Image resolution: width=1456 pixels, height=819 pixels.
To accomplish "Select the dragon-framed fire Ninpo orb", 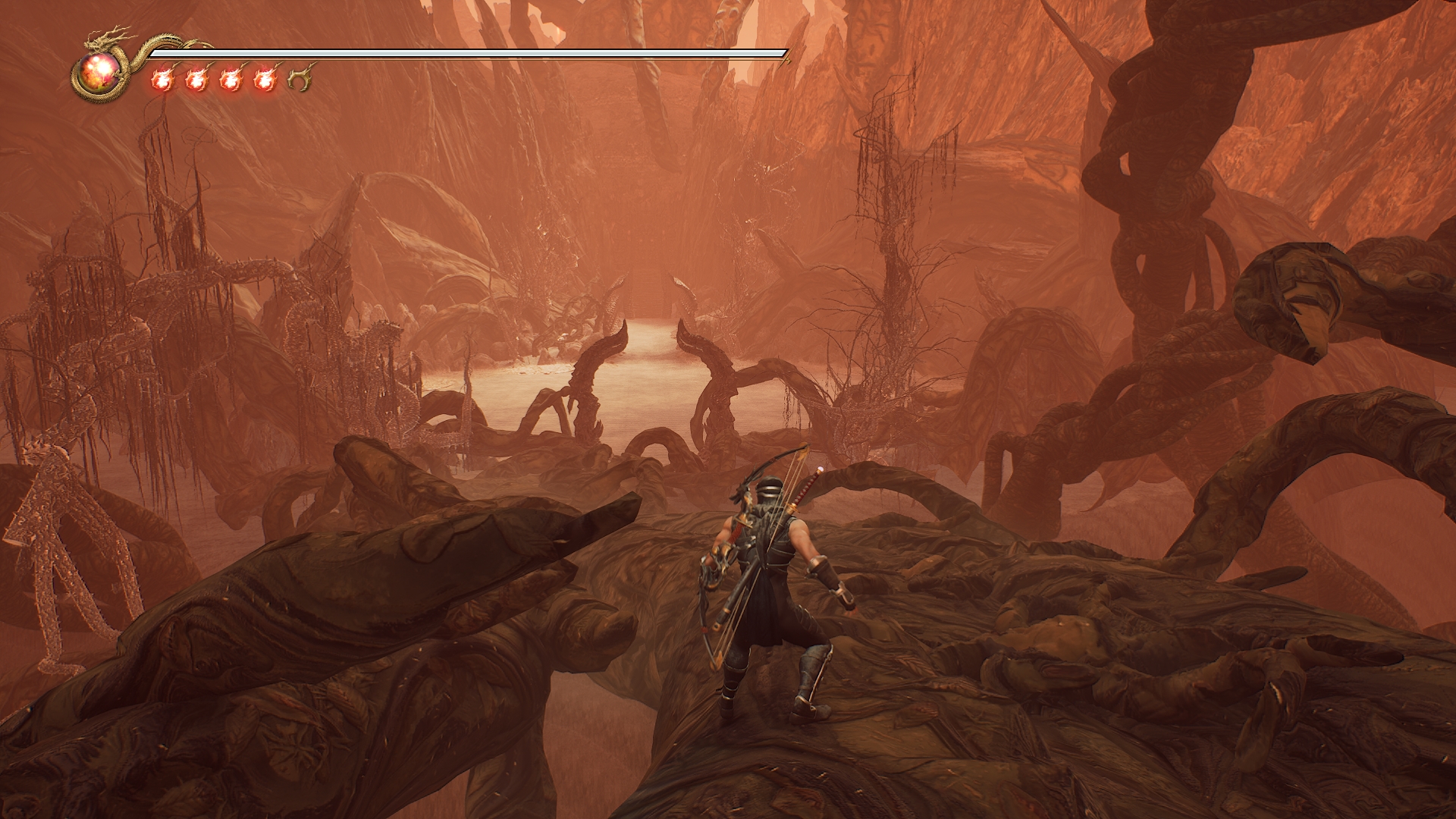I will 99,74.
